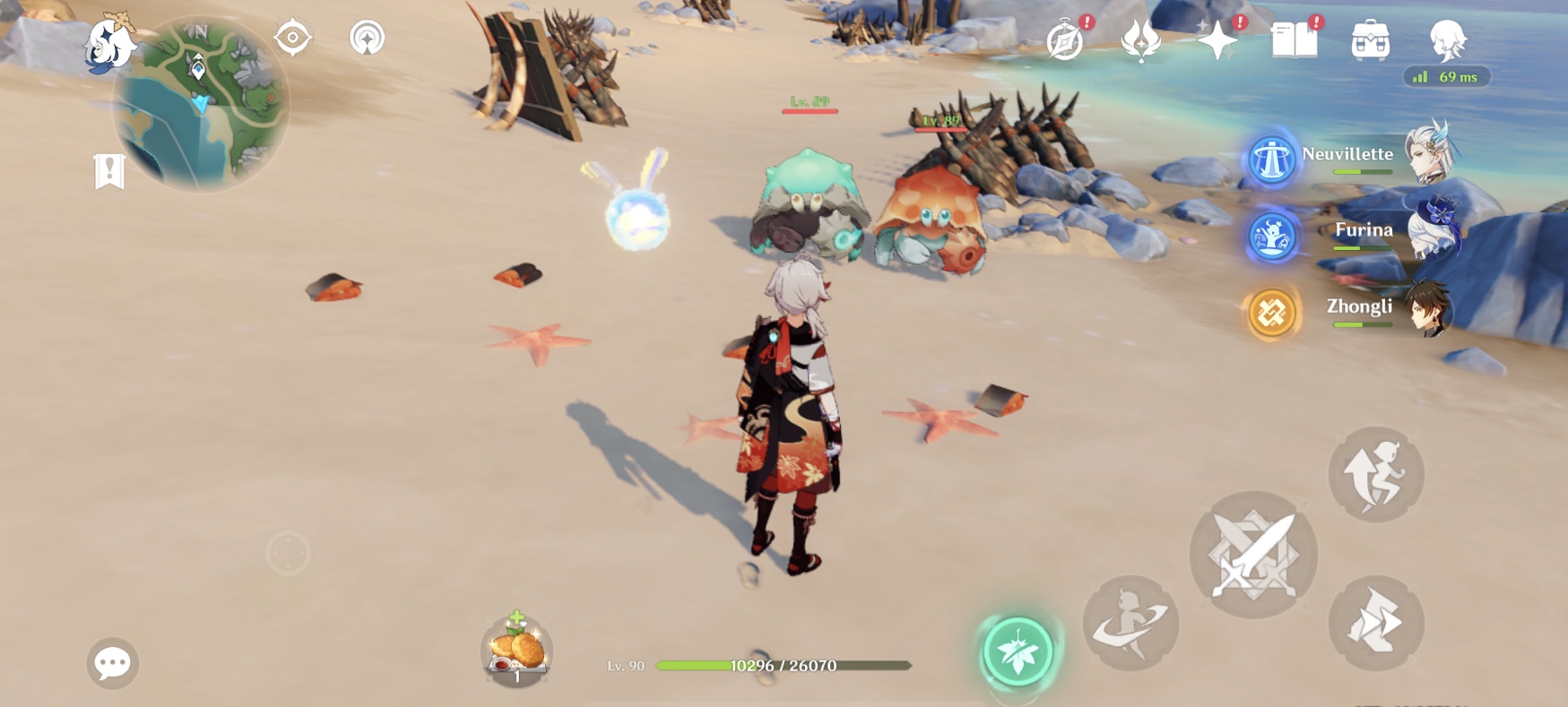Toggle the navigation guide beacon icon
The width and height of the screenshot is (1568, 707).
tap(368, 38)
